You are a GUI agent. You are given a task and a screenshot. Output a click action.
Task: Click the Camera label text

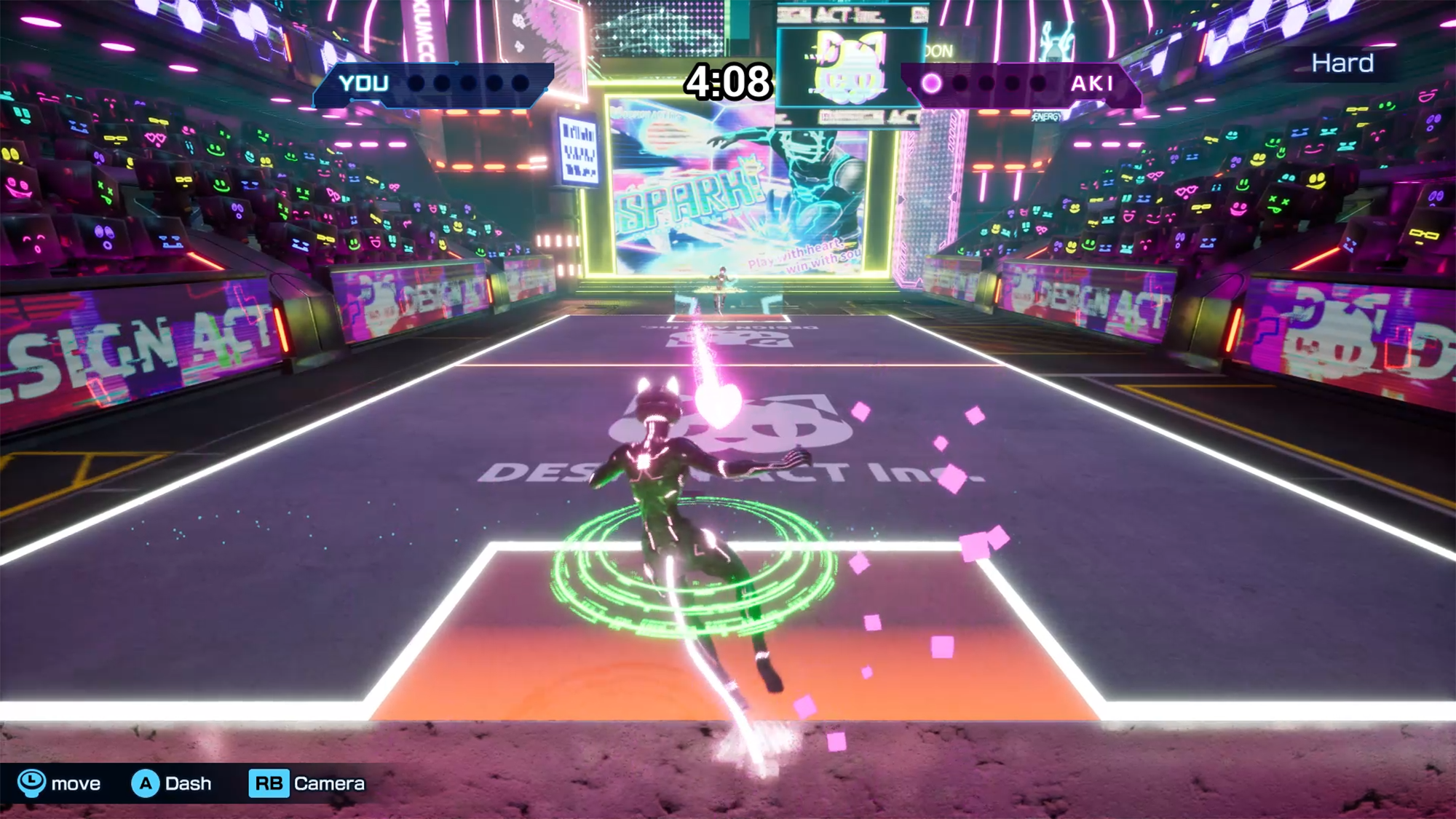pos(328,784)
